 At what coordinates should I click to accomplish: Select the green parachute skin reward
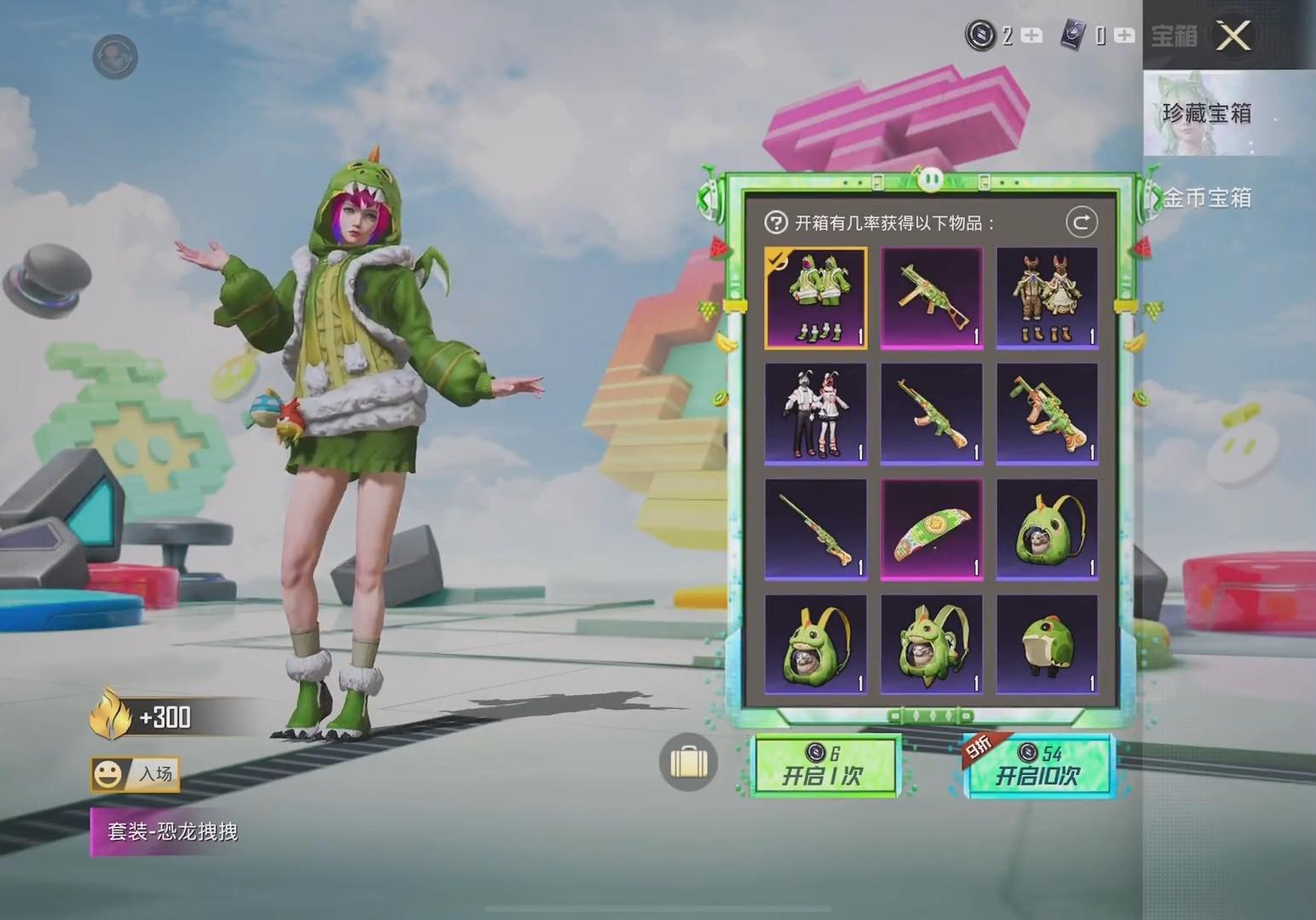(x=931, y=530)
